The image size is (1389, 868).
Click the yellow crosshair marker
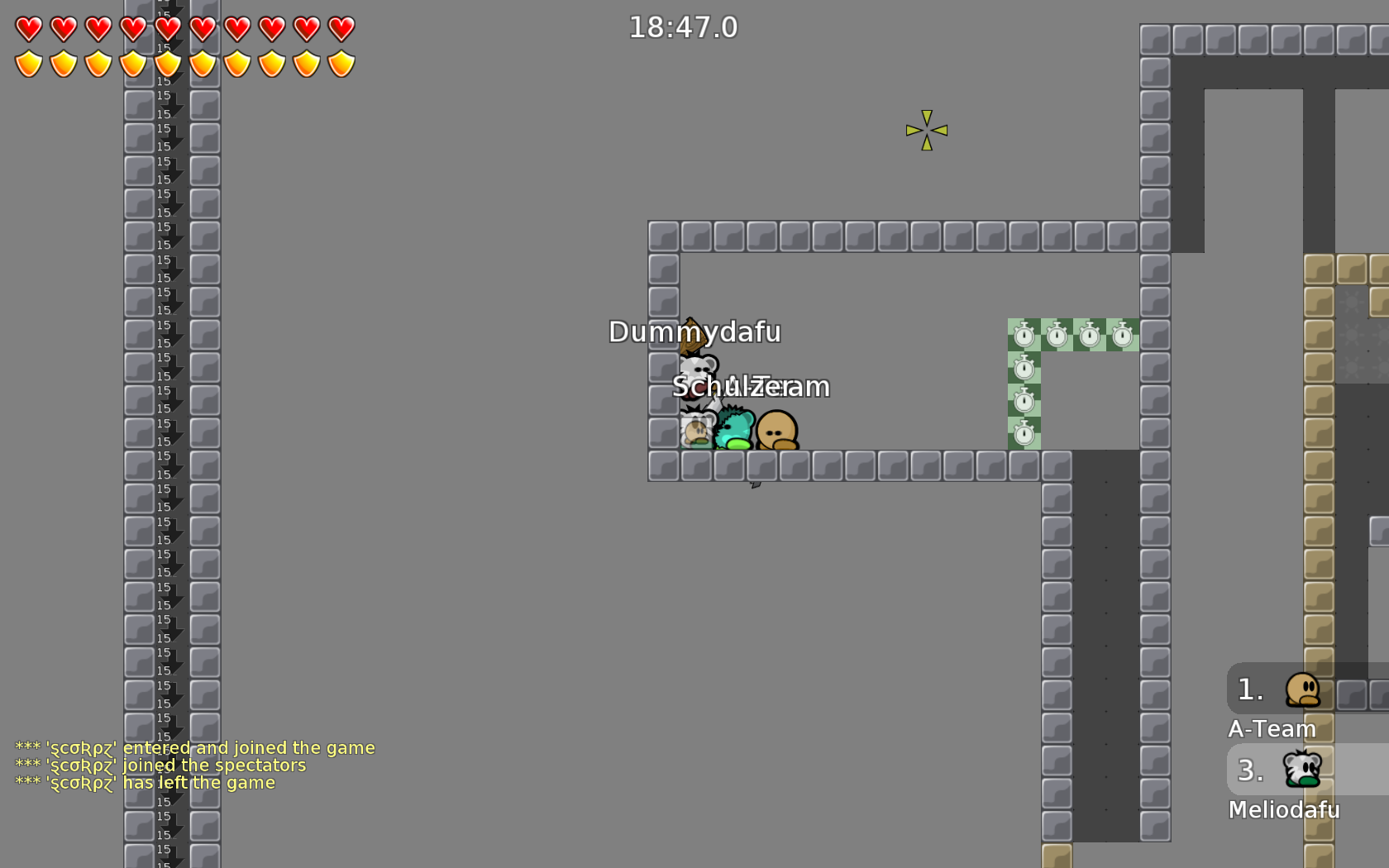tap(926, 130)
